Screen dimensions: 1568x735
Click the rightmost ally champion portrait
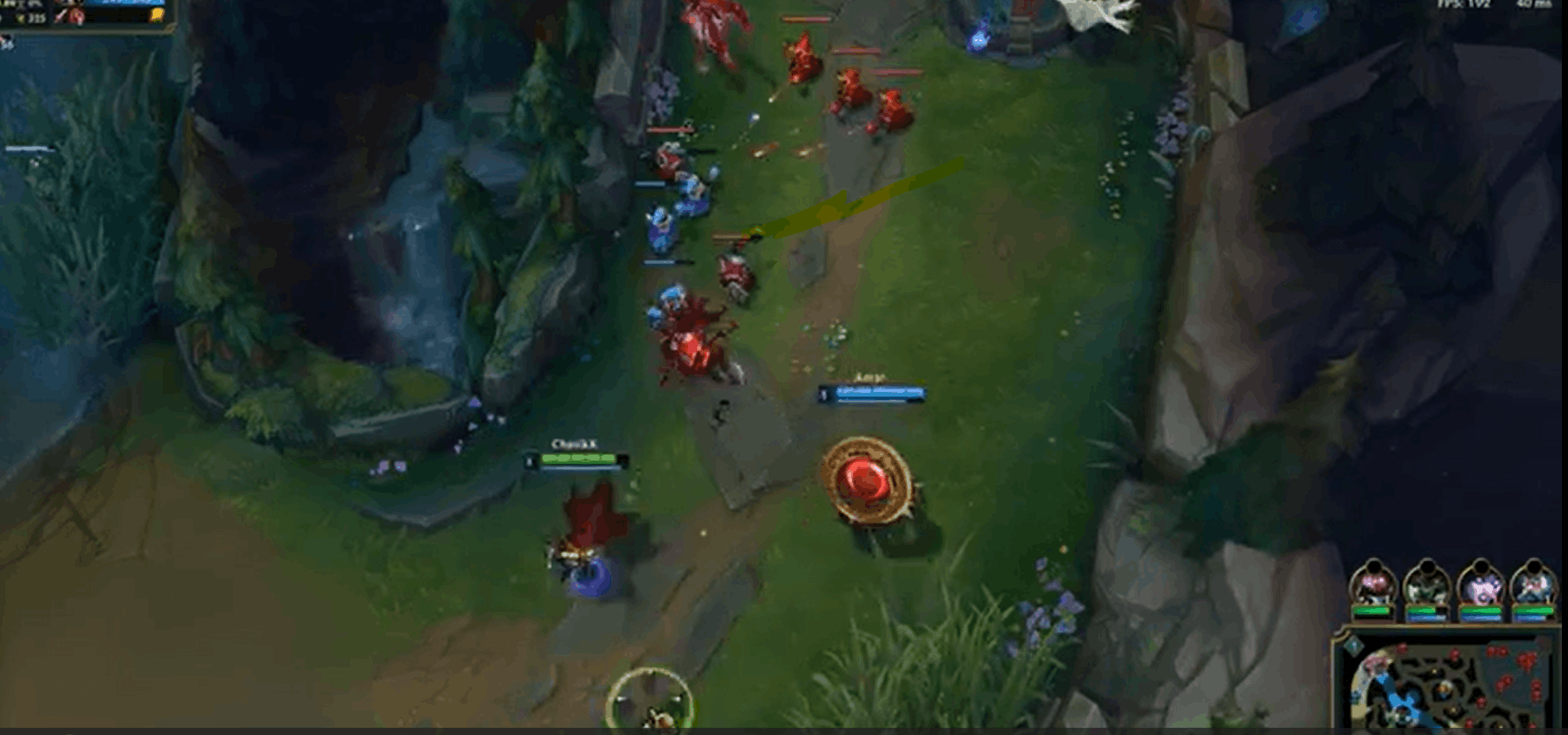[x=1535, y=582]
